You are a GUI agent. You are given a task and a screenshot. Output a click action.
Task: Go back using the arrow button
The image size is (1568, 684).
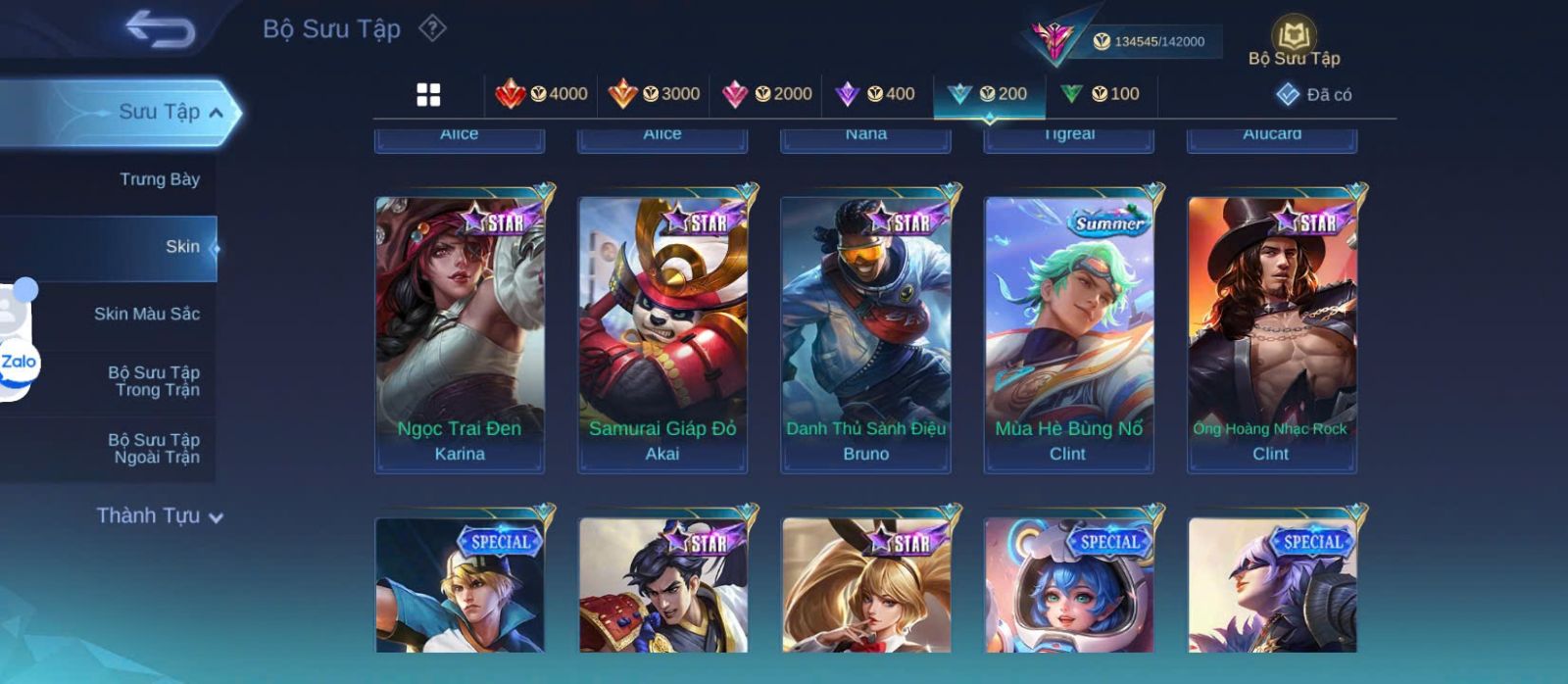click(160, 28)
